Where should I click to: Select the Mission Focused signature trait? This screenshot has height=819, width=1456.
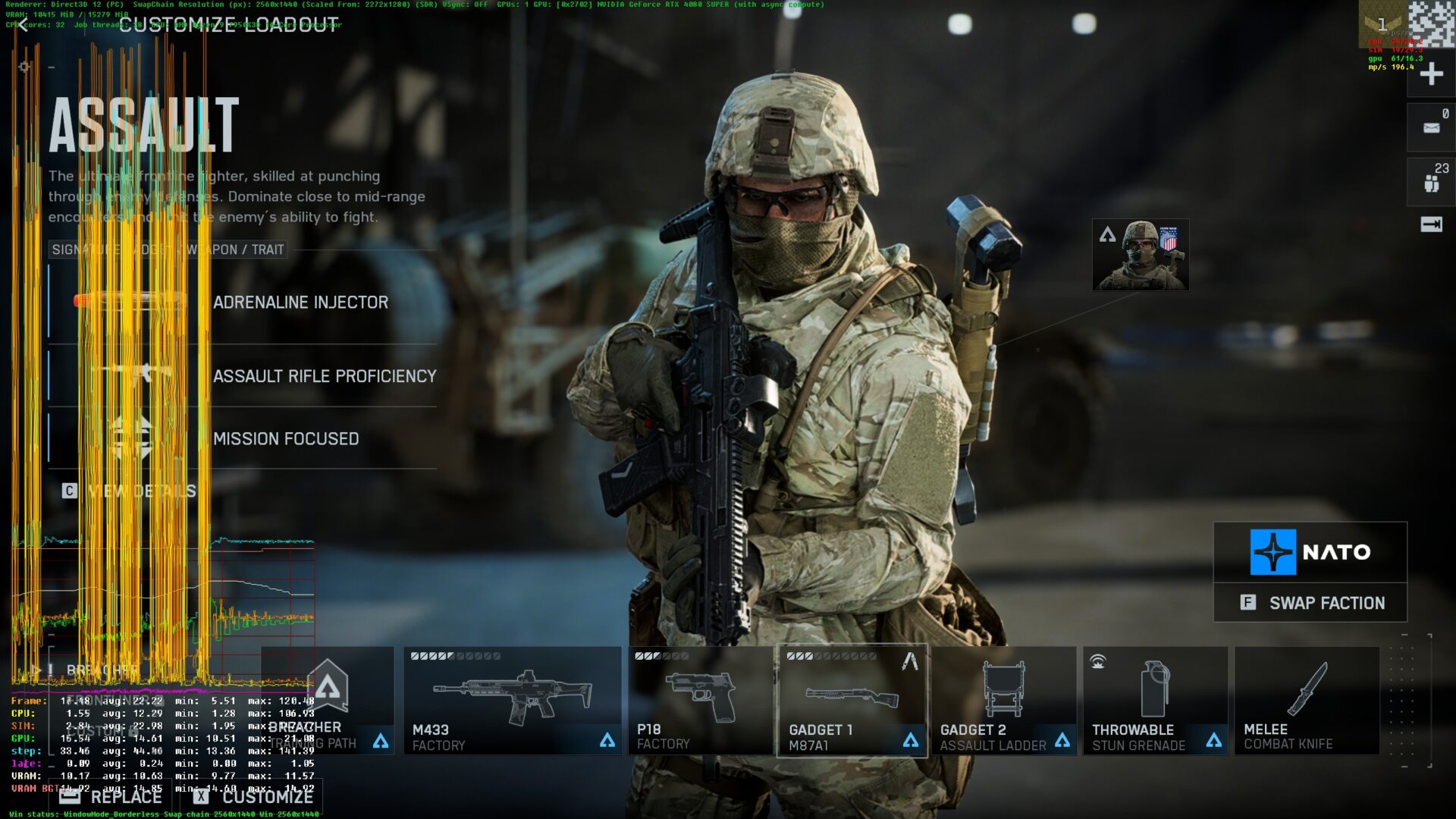tap(286, 439)
